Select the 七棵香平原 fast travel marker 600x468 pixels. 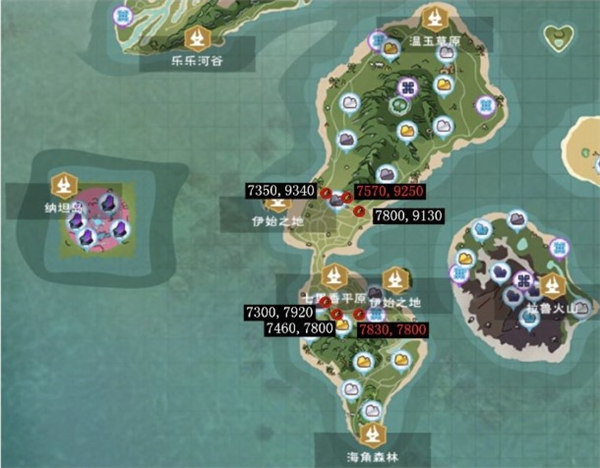pos(331,277)
